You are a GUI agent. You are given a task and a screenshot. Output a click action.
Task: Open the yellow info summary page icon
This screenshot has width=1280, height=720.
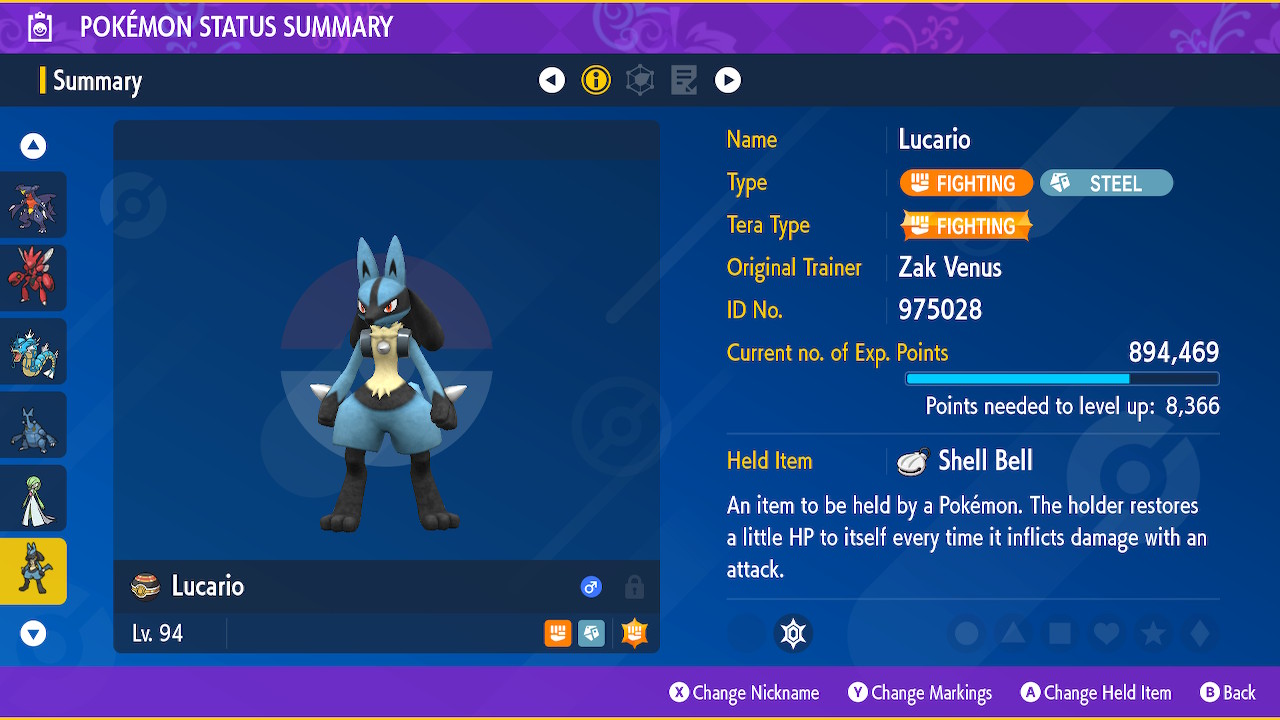coord(596,80)
